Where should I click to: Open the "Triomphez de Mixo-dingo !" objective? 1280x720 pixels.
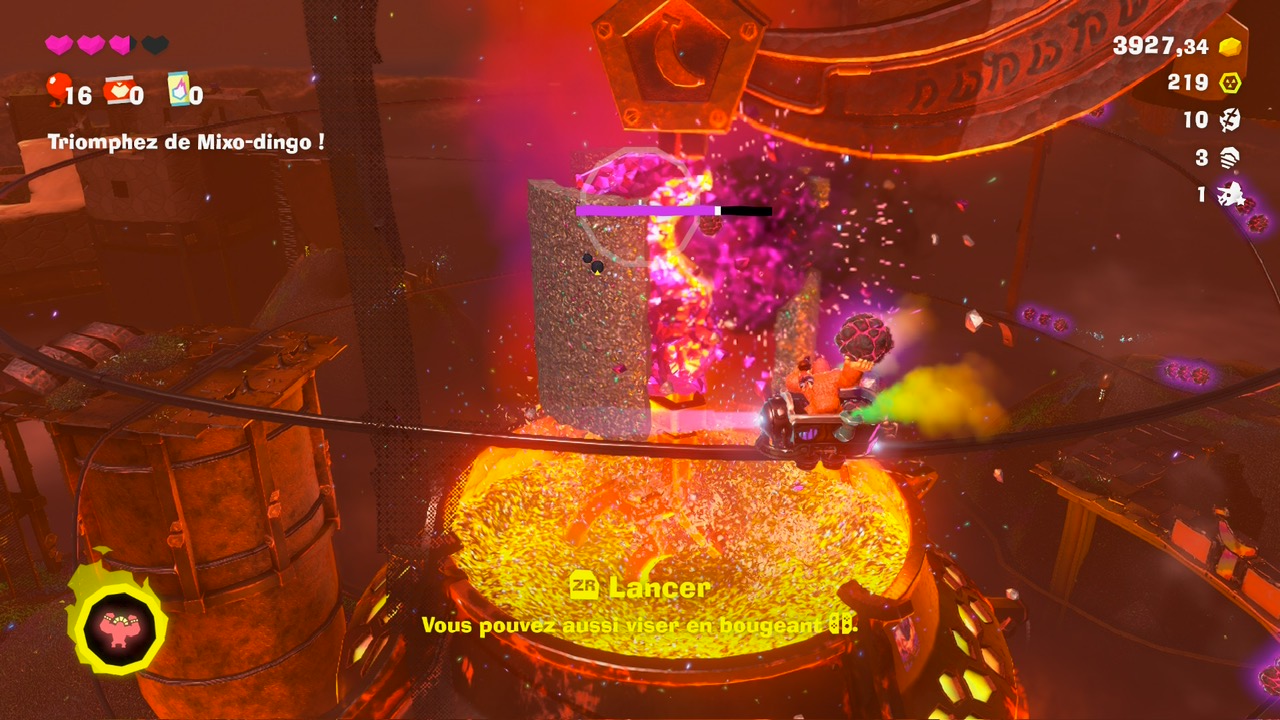186,142
